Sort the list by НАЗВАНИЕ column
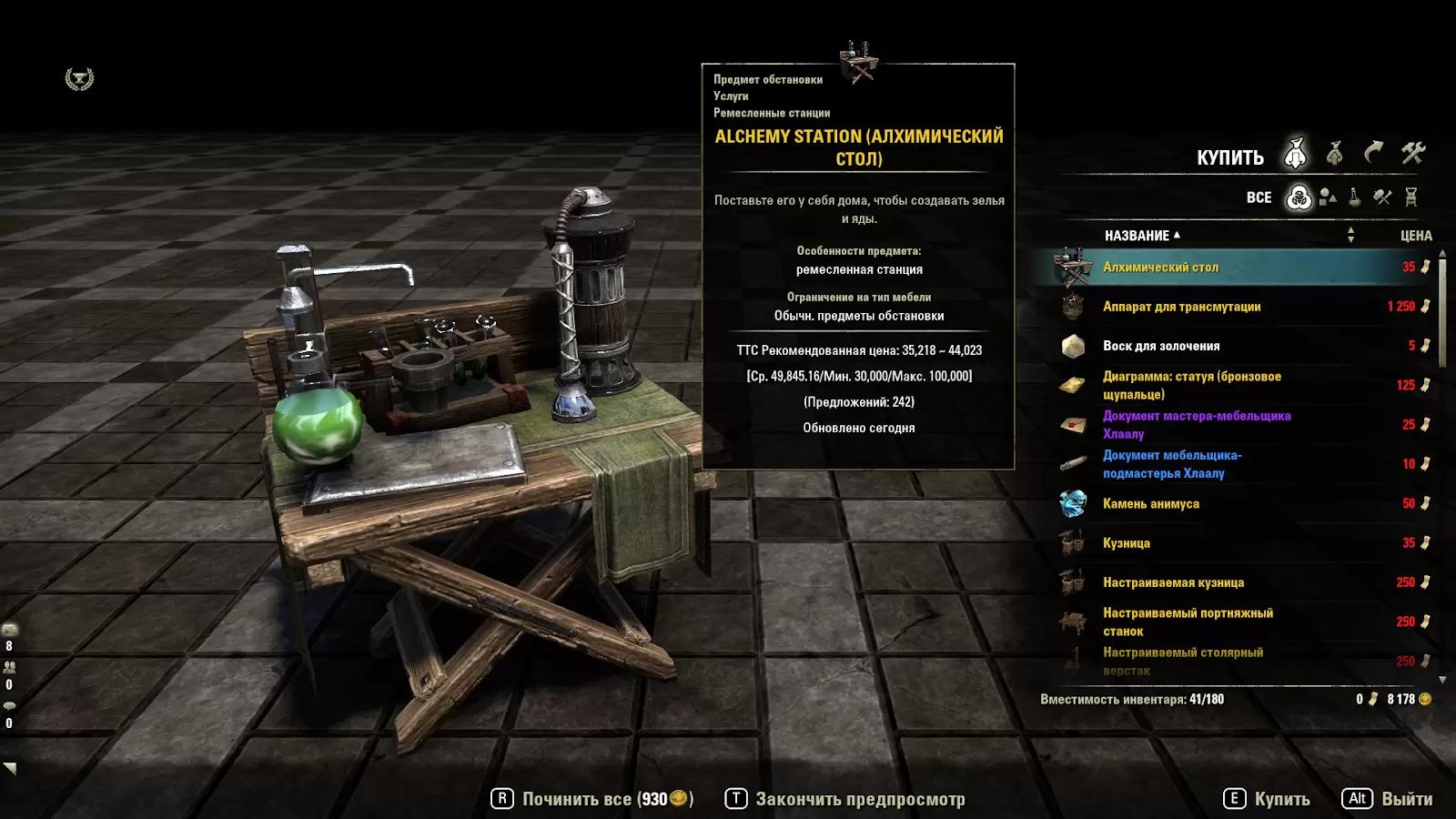The image size is (1456, 819). (1137, 236)
